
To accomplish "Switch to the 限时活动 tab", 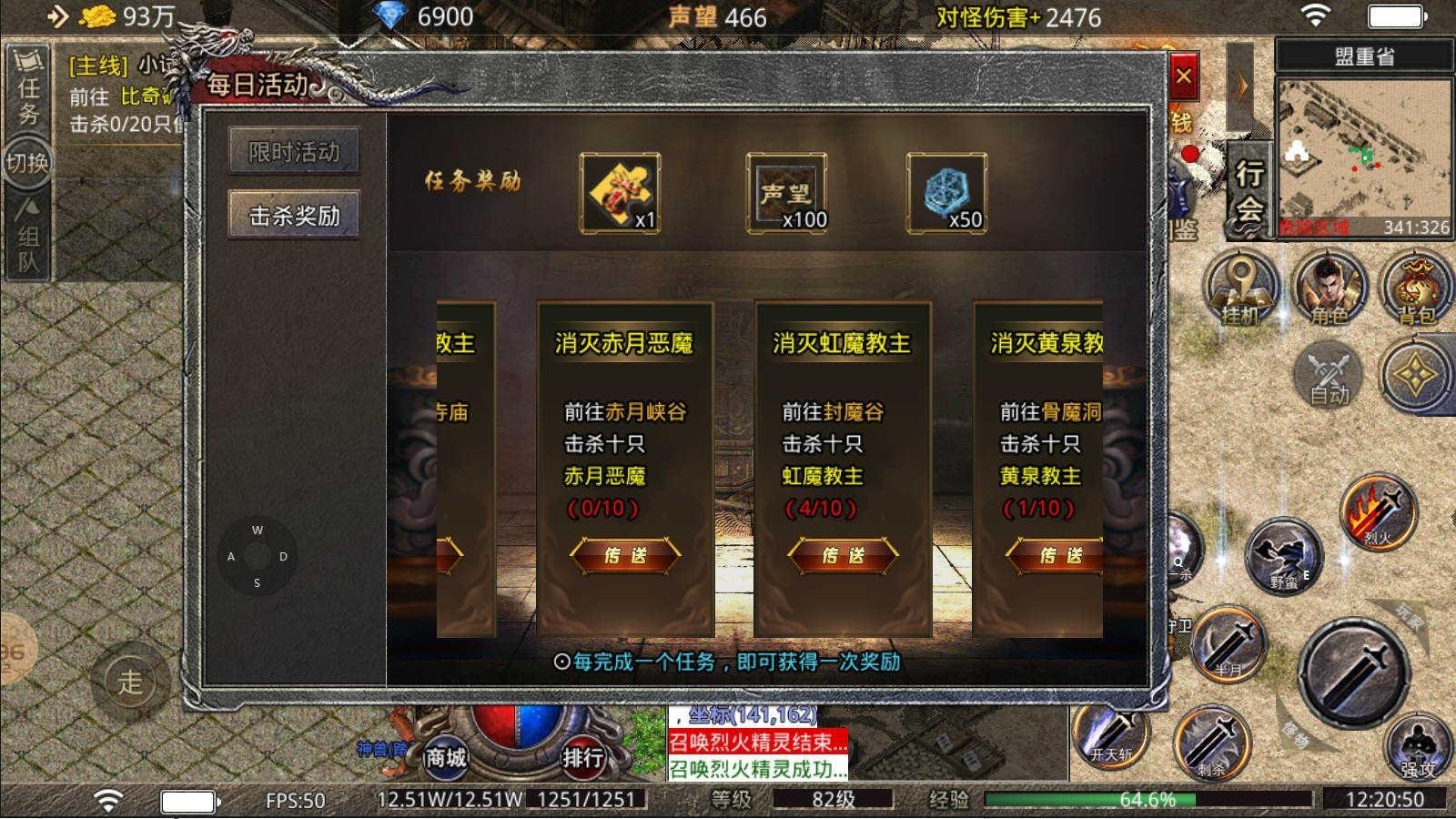I will [293, 152].
